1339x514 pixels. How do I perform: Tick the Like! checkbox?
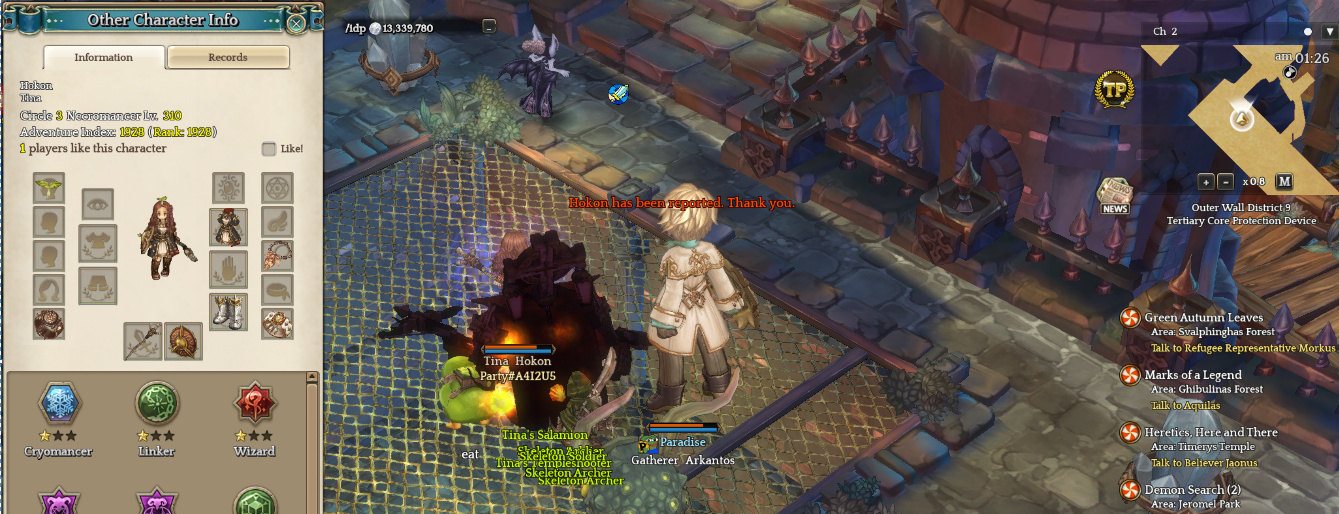(x=269, y=149)
